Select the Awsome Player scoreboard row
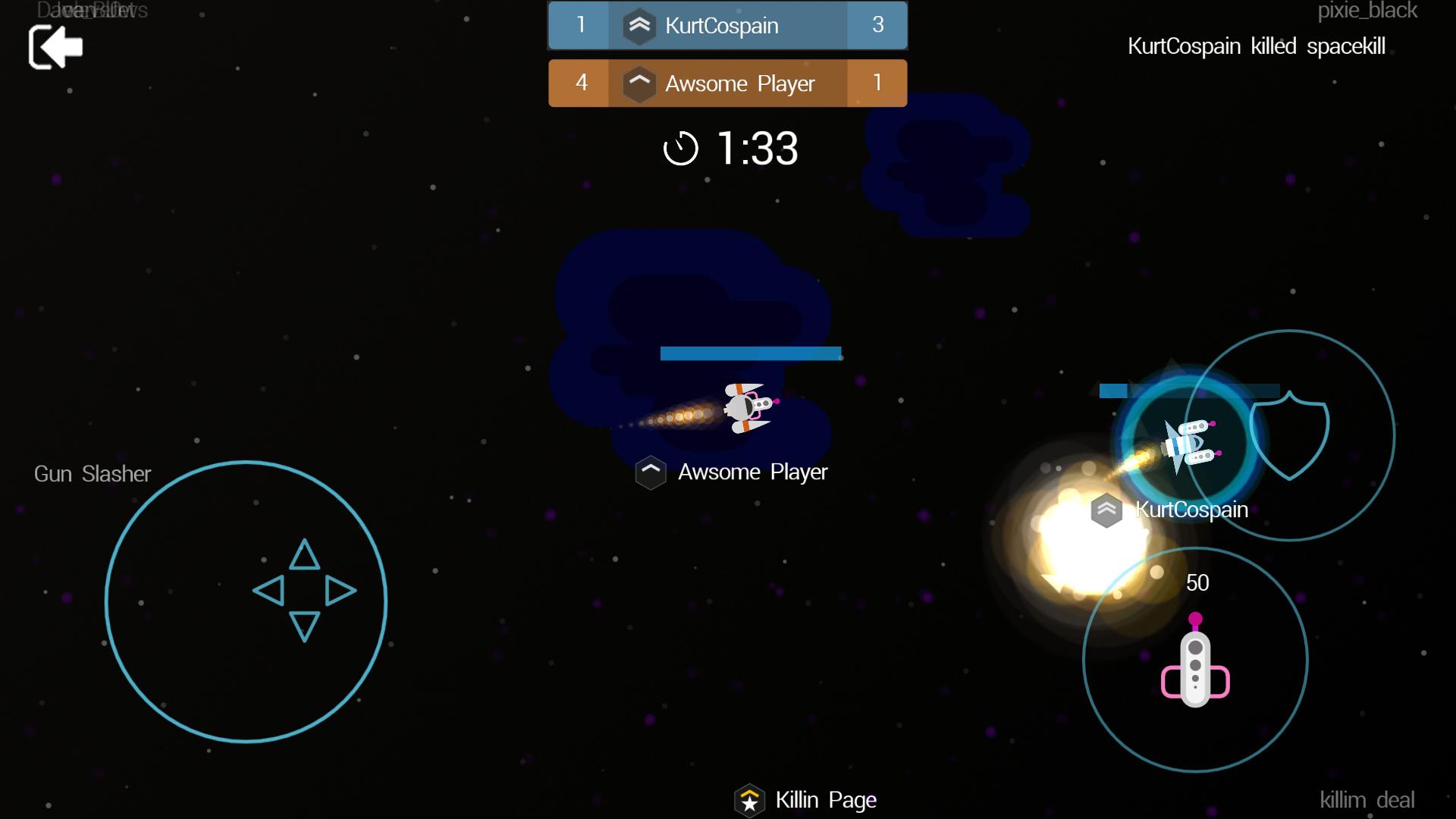 [727, 83]
